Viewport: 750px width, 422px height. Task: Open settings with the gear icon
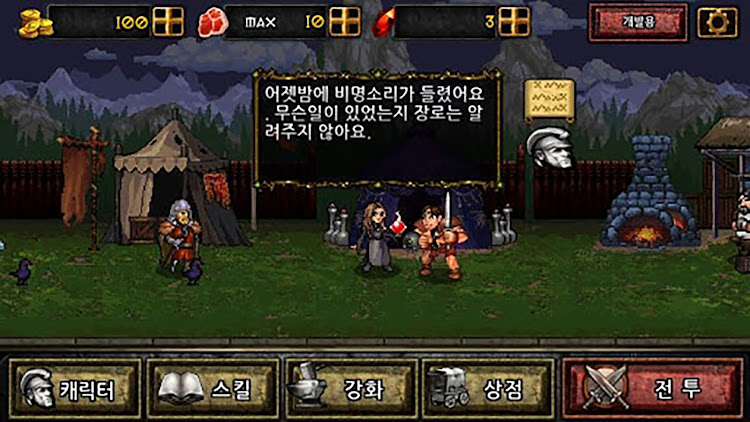(x=716, y=22)
